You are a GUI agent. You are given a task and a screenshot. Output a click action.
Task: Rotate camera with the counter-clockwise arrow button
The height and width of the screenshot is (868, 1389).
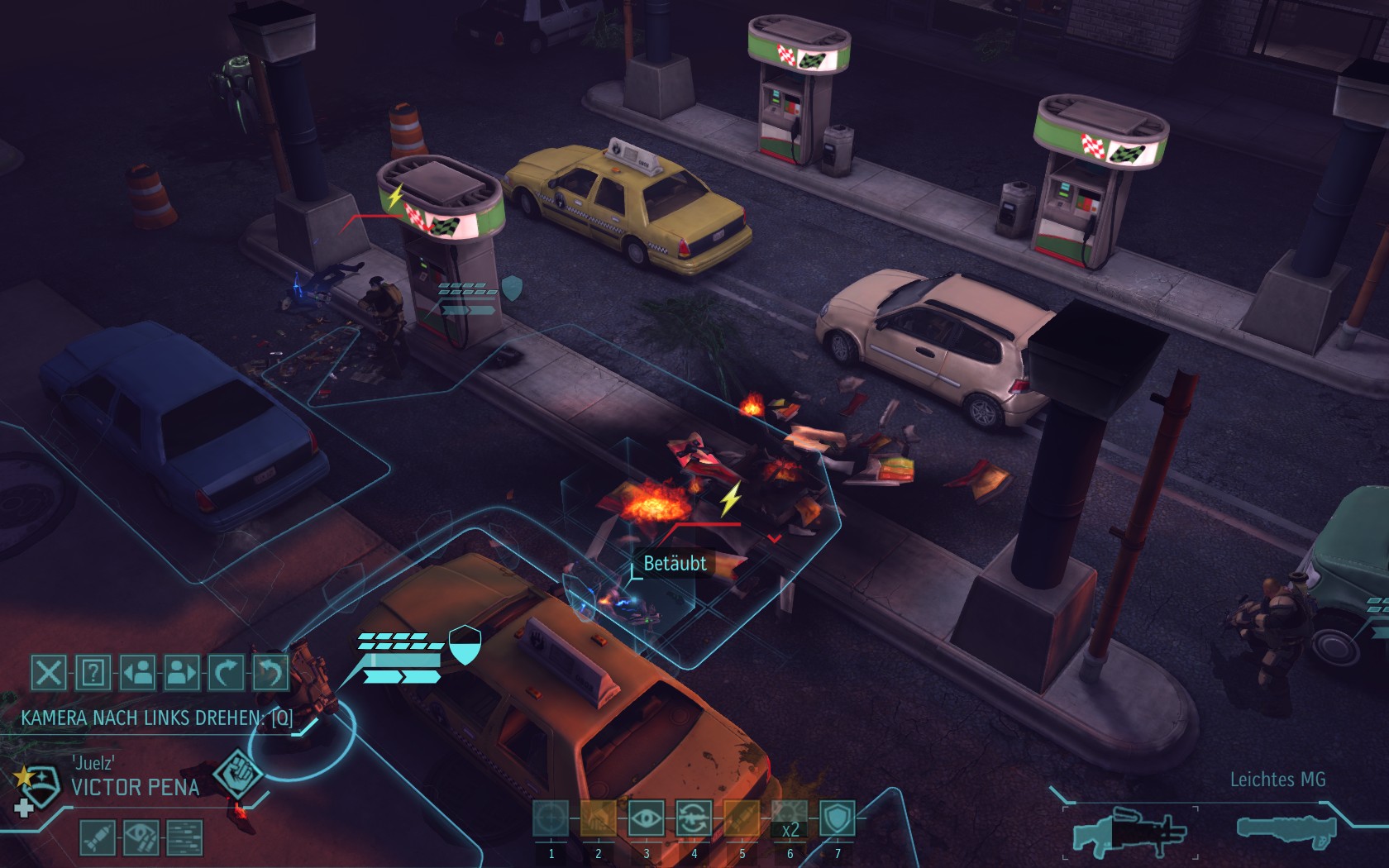click(270, 673)
